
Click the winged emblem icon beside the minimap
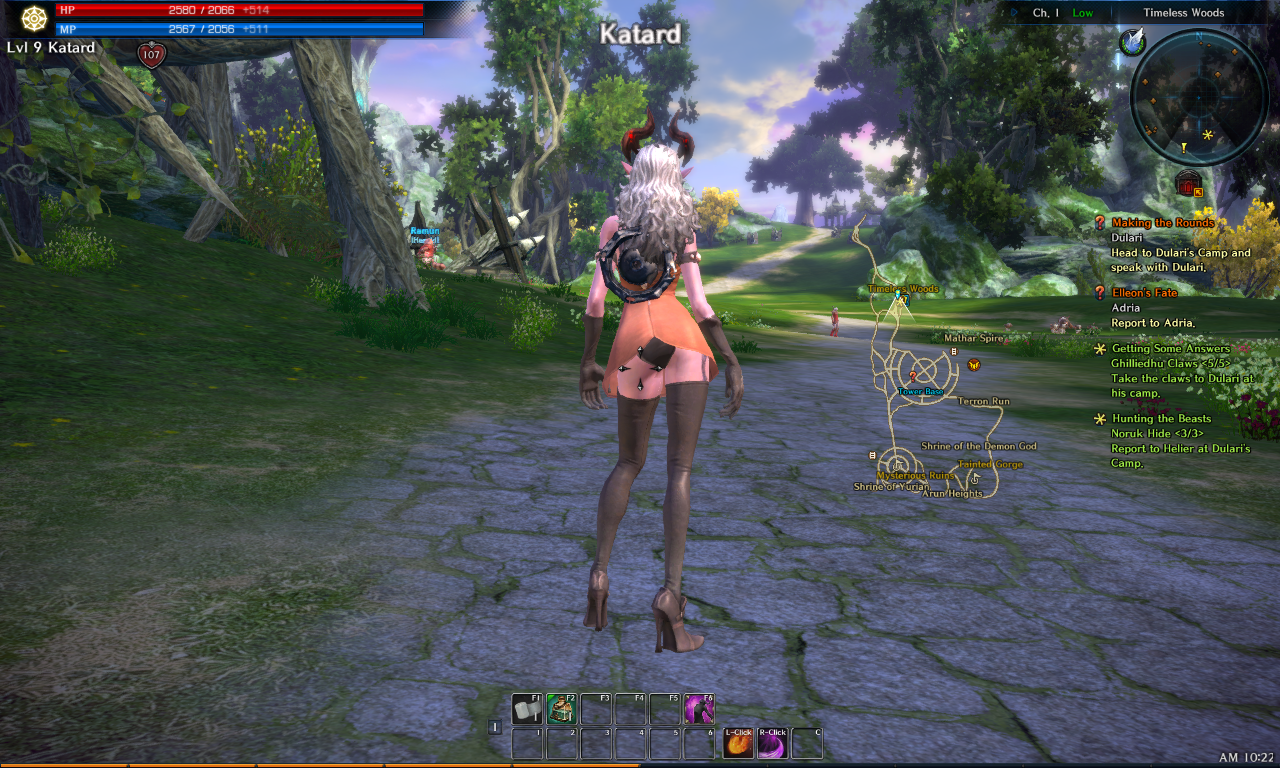click(x=1133, y=42)
